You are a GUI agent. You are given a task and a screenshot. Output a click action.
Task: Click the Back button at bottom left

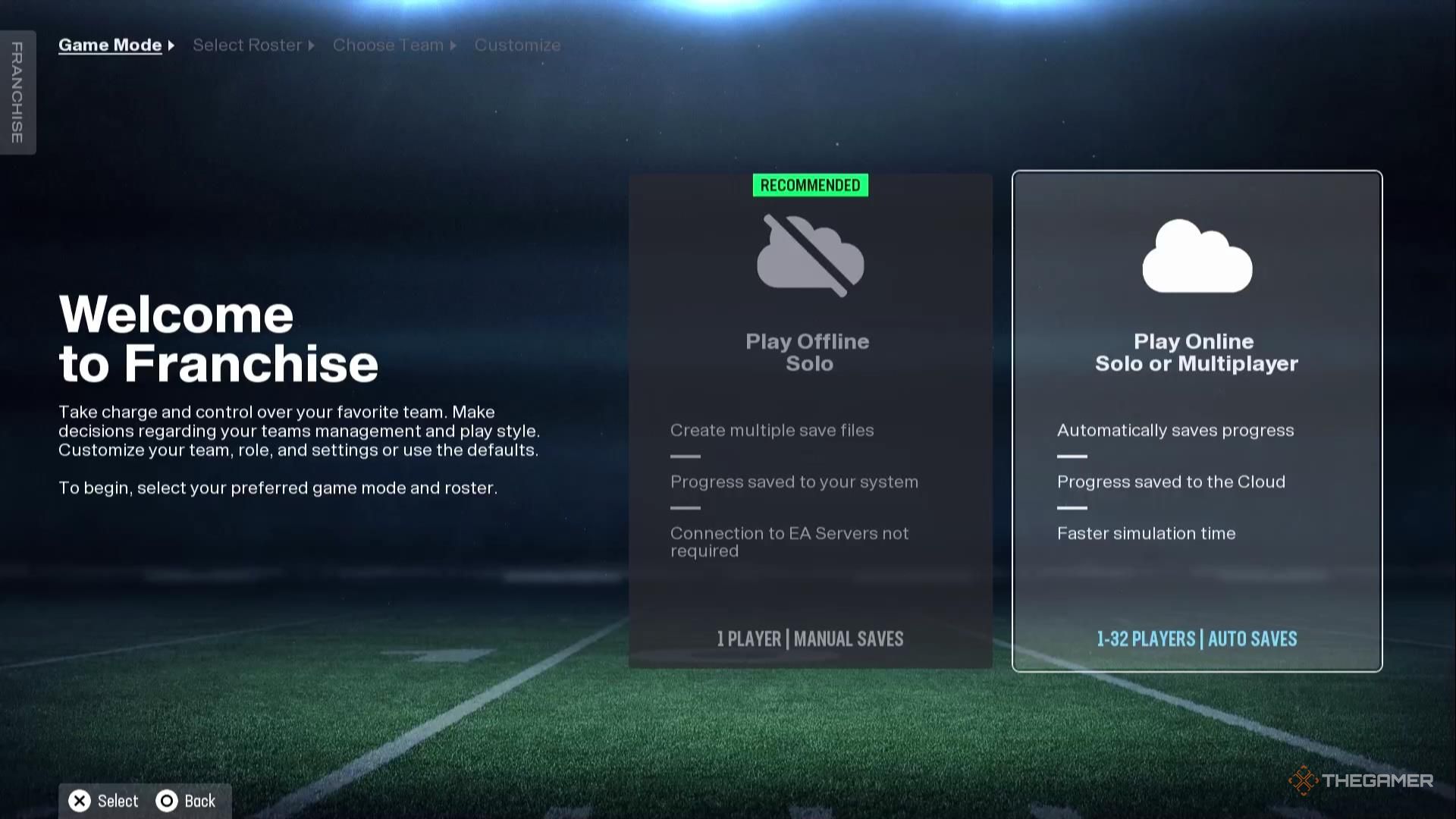click(186, 800)
